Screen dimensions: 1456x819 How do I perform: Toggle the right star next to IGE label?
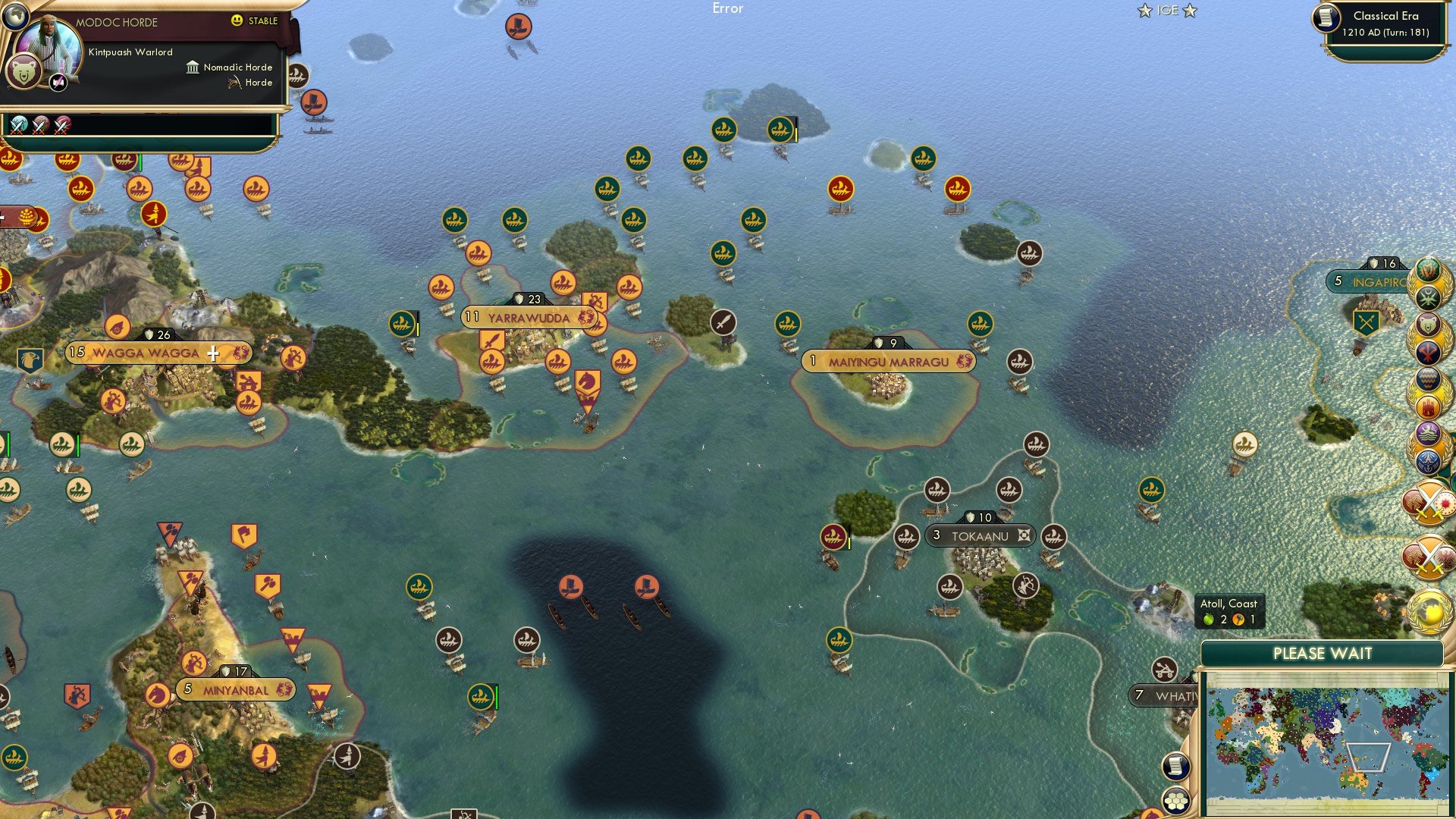pyautogui.click(x=1191, y=11)
